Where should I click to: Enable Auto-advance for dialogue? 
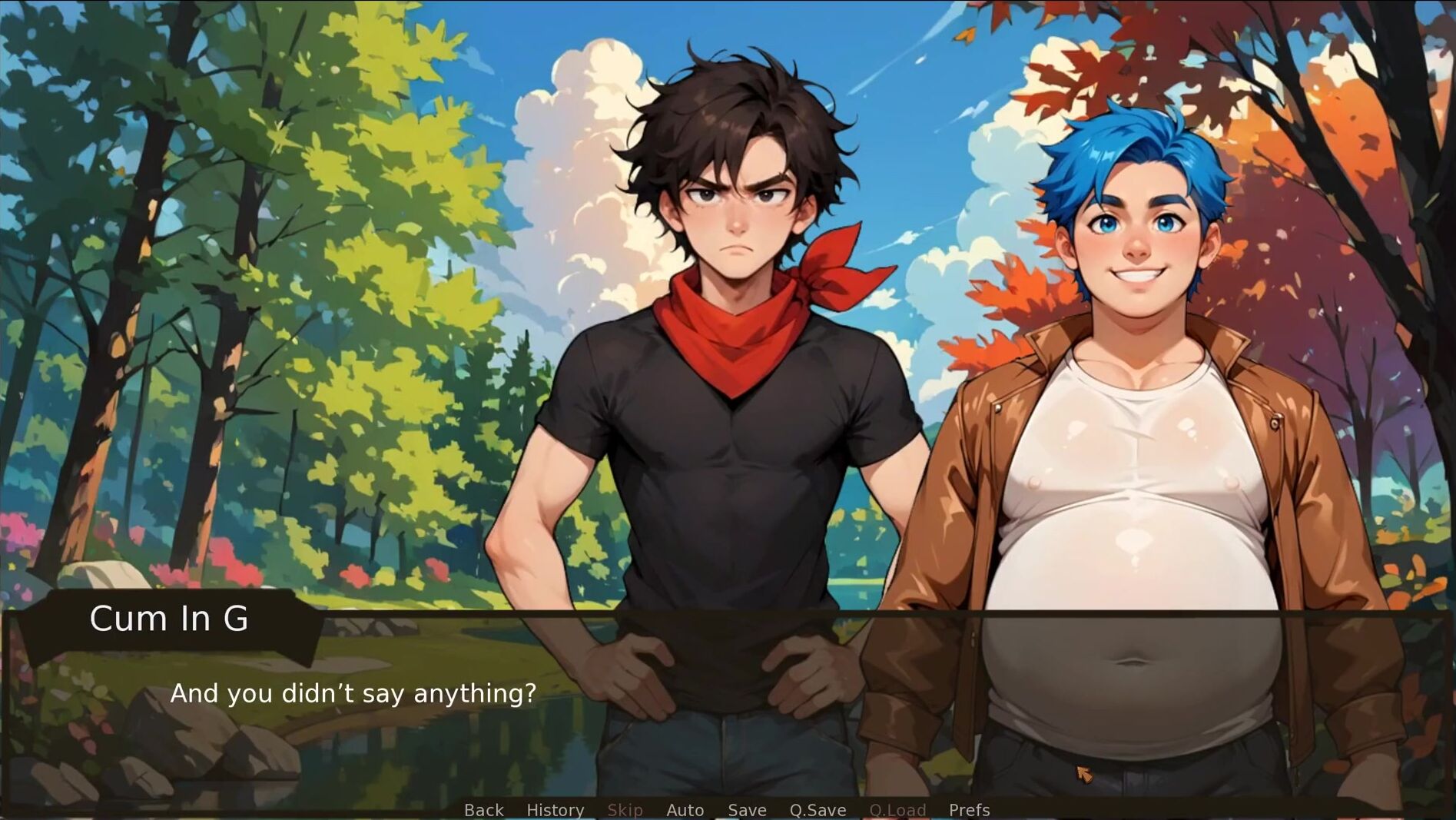pos(685,810)
